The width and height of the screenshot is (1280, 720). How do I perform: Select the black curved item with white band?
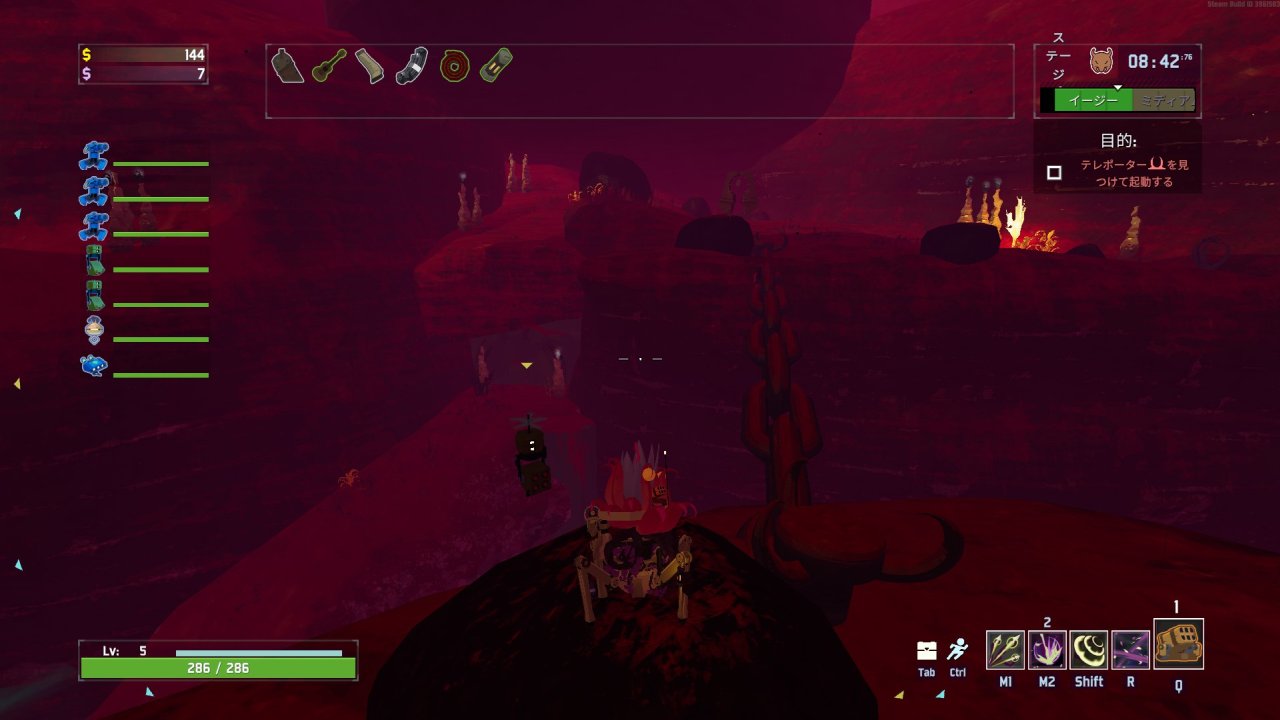pyautogui.click(x=411, y=66)
